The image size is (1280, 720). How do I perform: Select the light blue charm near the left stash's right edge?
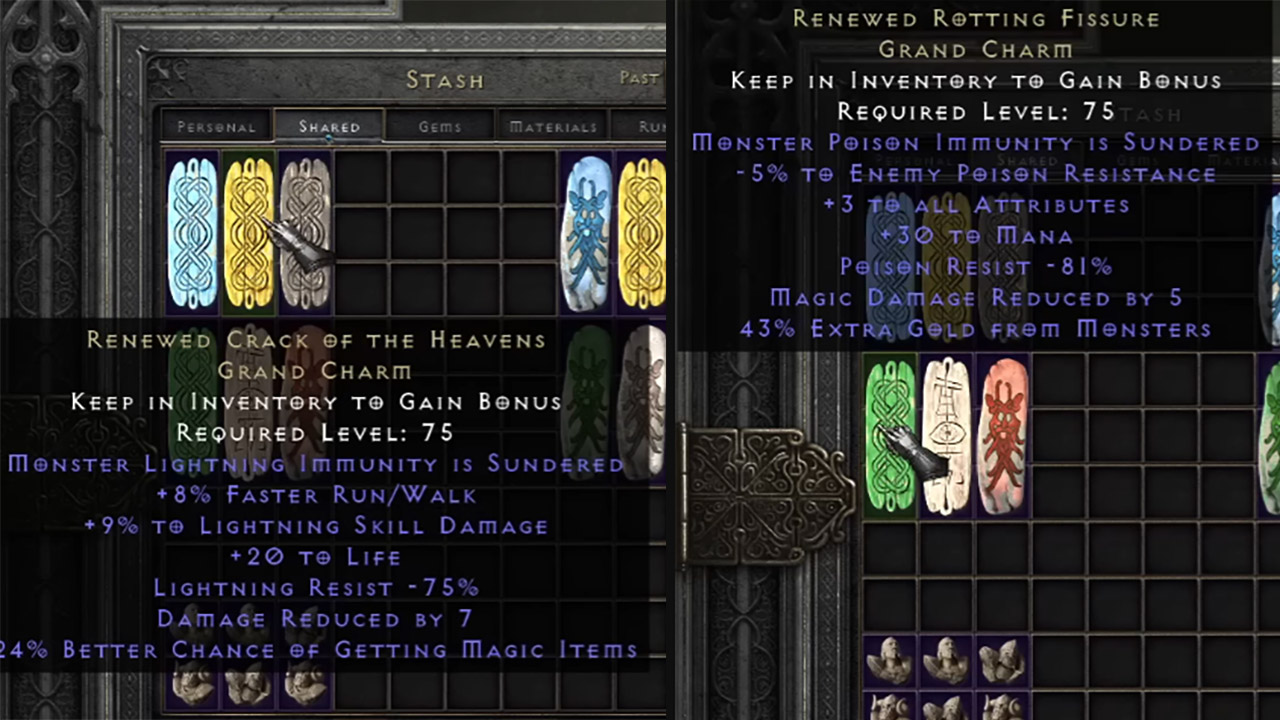coord(588,230)
